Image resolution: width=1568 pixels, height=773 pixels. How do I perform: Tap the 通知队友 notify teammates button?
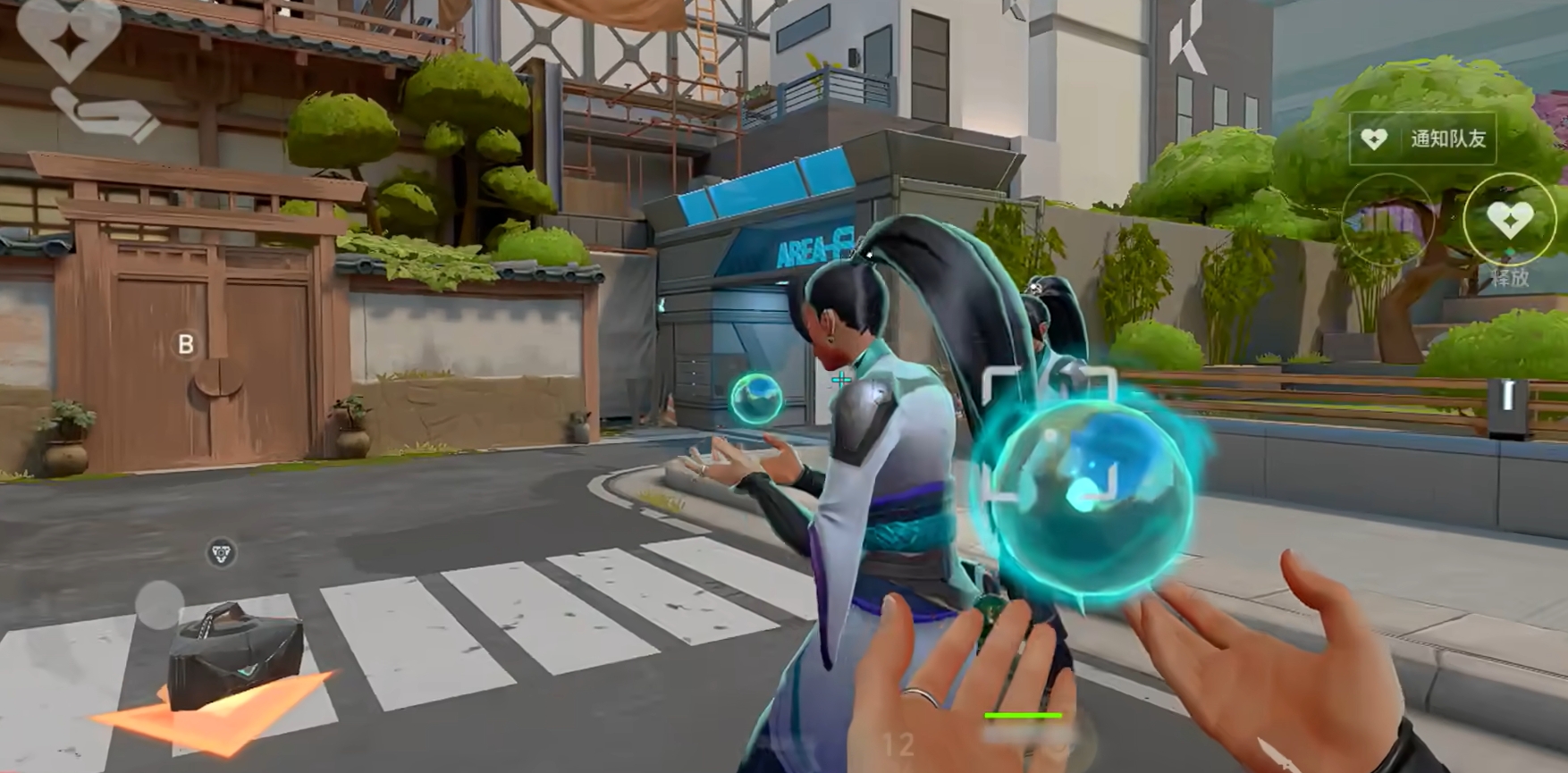(x=1422, y=139)
